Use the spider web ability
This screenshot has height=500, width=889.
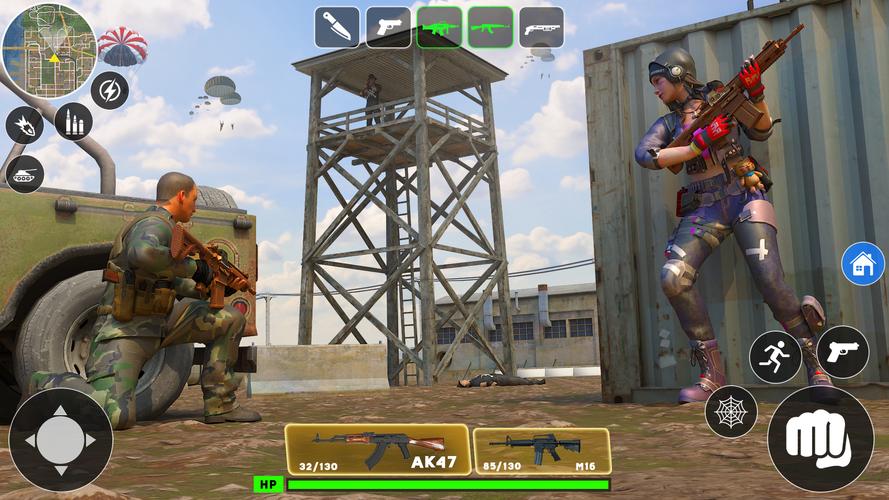730,411
